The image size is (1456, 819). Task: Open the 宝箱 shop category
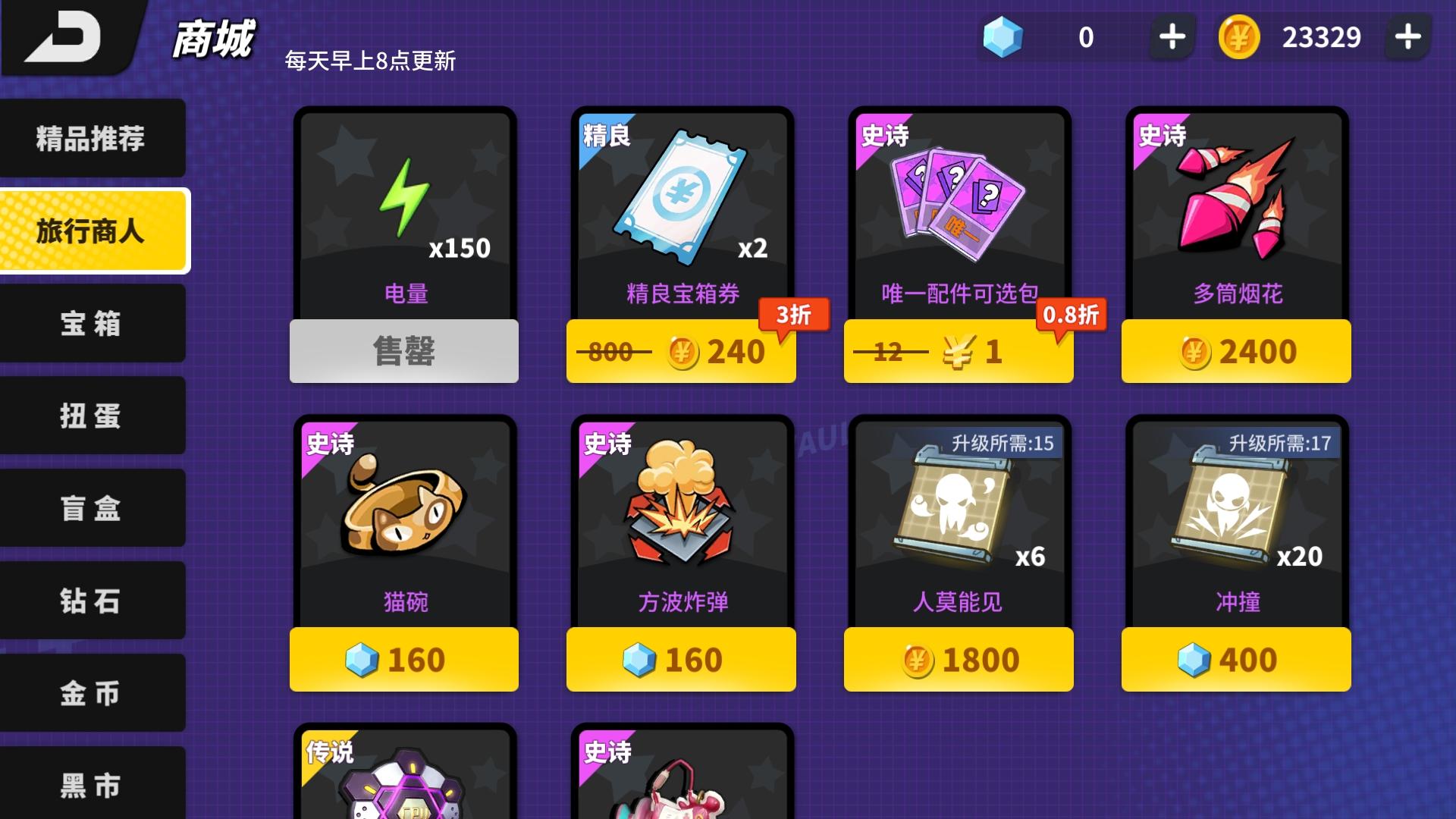point(91,324)
